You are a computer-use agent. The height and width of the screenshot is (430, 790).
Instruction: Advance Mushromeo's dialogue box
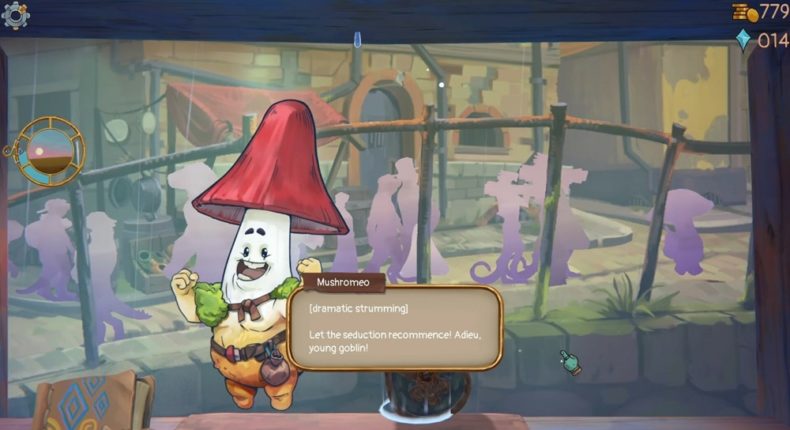[393, 328]
